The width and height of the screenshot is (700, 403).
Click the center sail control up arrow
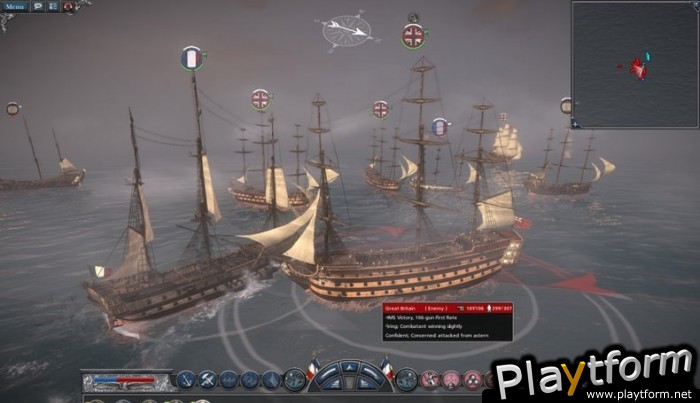pyautogui.click(x=350, y=366)
